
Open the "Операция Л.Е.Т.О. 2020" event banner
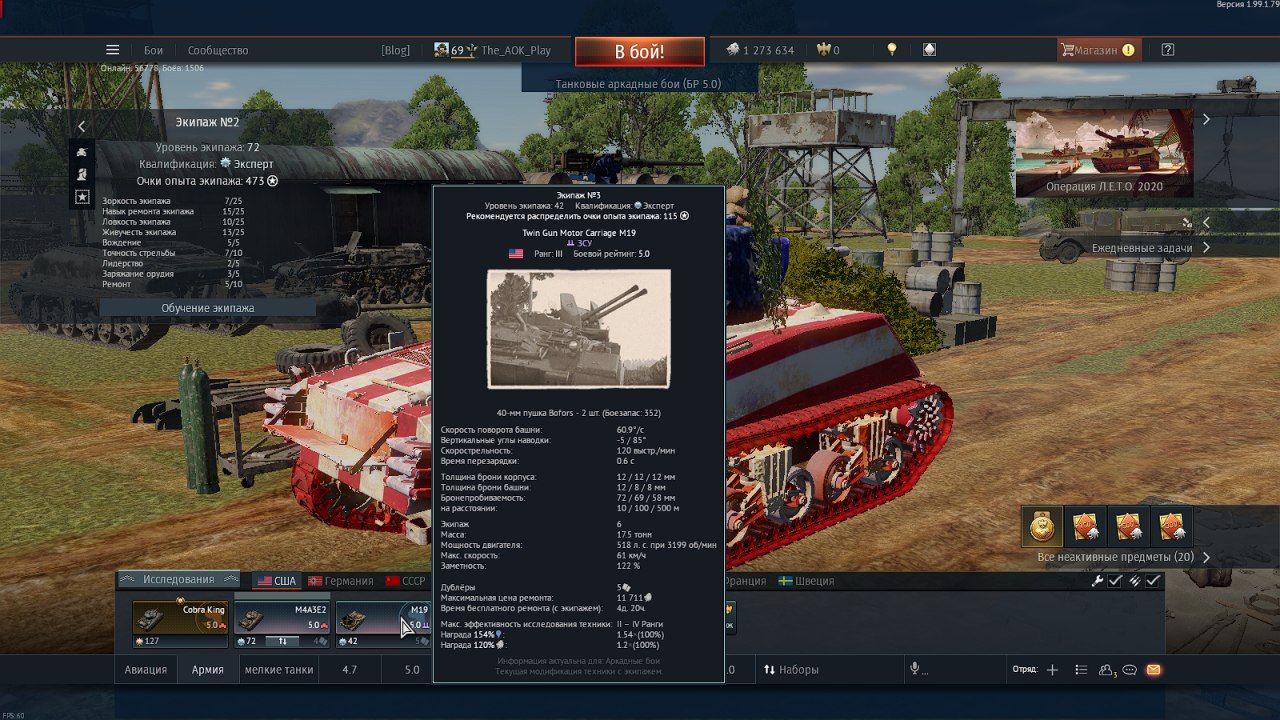pos(1104,152)
